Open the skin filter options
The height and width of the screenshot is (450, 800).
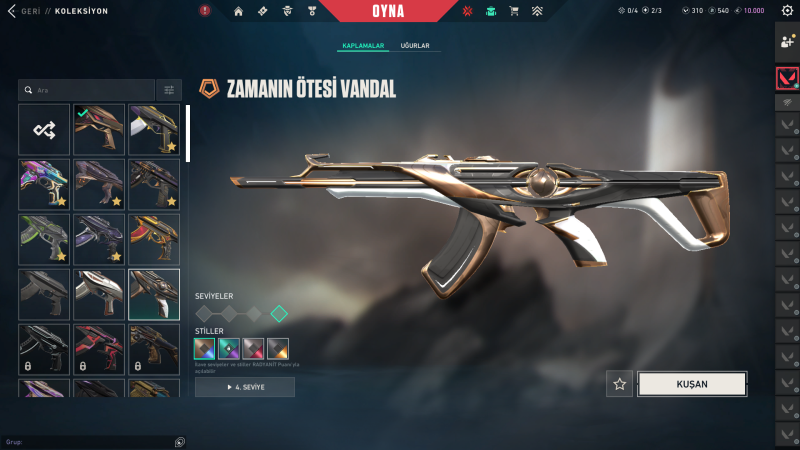169,90
